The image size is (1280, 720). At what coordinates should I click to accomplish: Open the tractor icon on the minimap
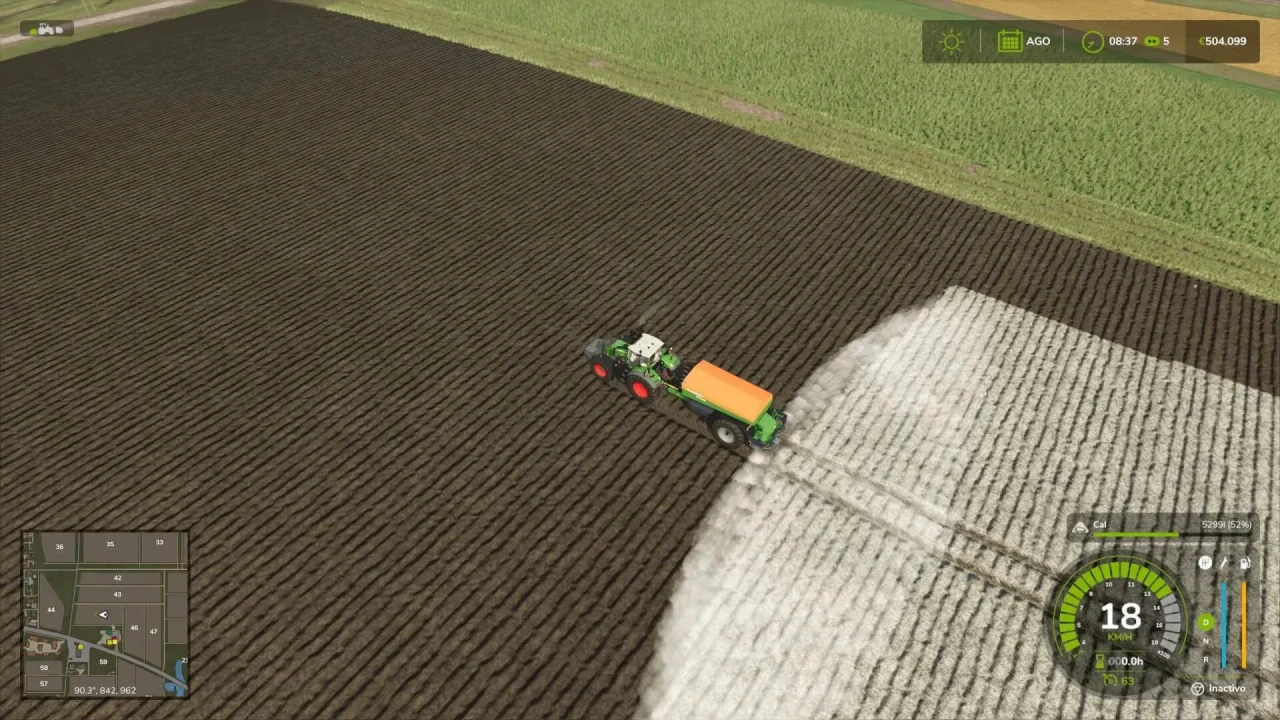point(103,614)
